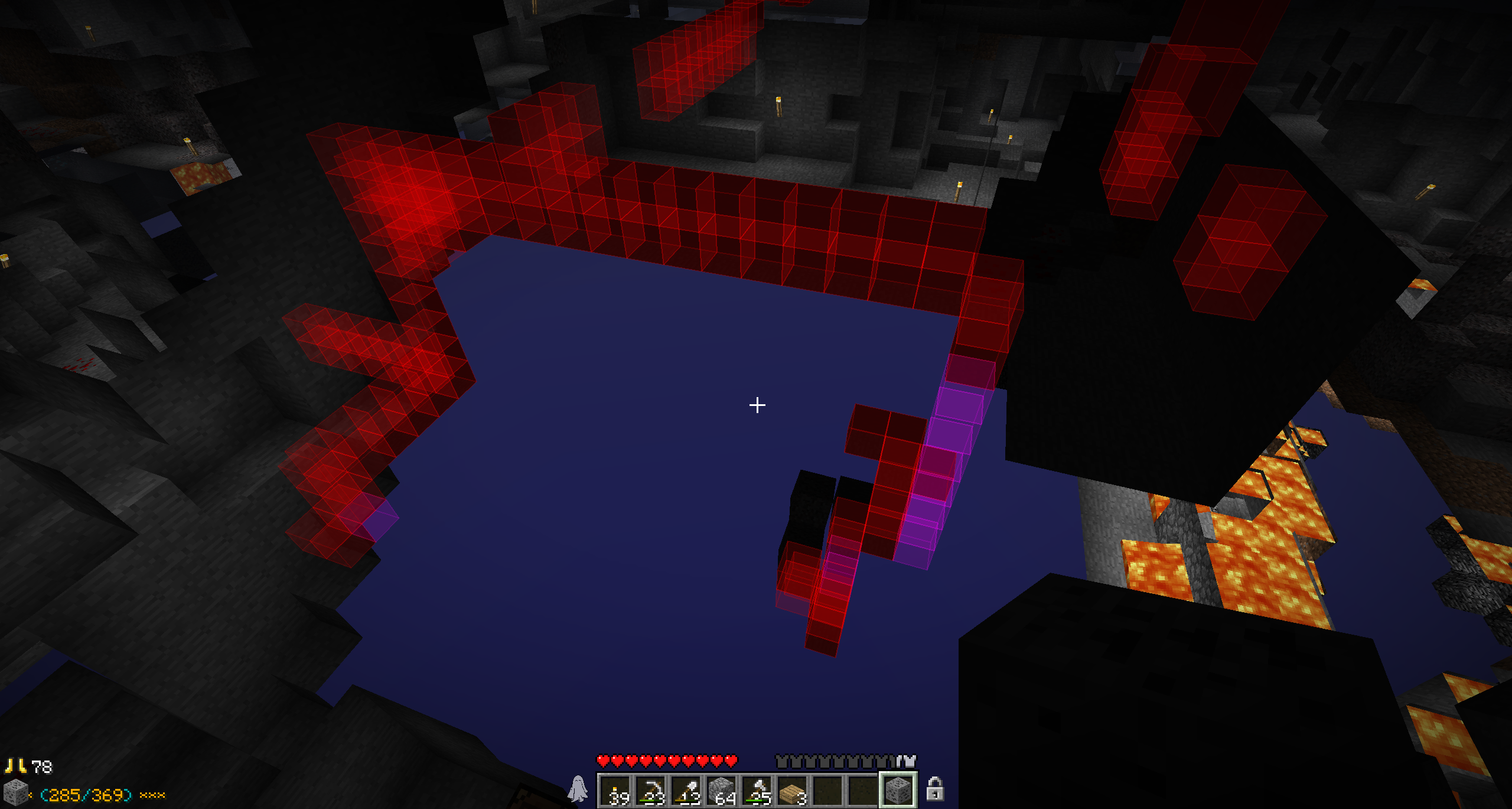This screenshot has width=1512, height=809.
Task: Select the wooden slab stack of 3
Action: (x=793, y=790)
